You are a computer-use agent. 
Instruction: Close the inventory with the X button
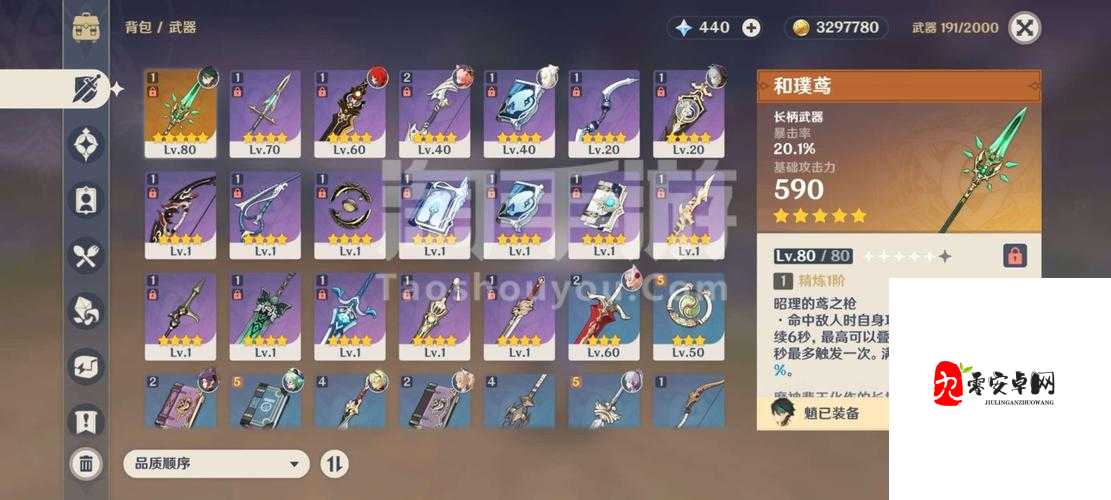1024,28
